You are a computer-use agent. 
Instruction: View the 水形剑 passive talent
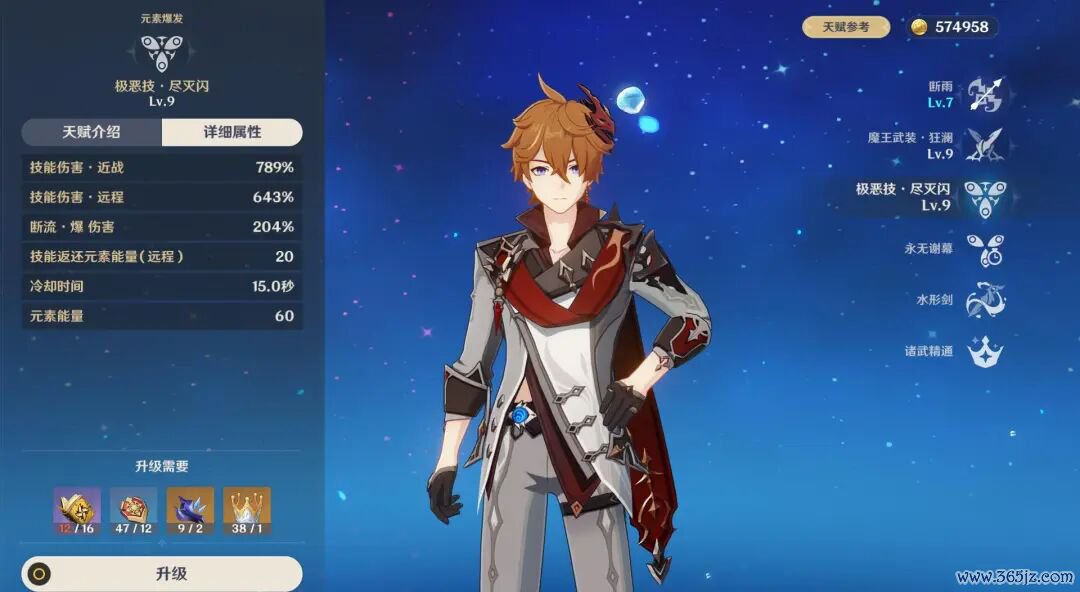pos(984,300)
